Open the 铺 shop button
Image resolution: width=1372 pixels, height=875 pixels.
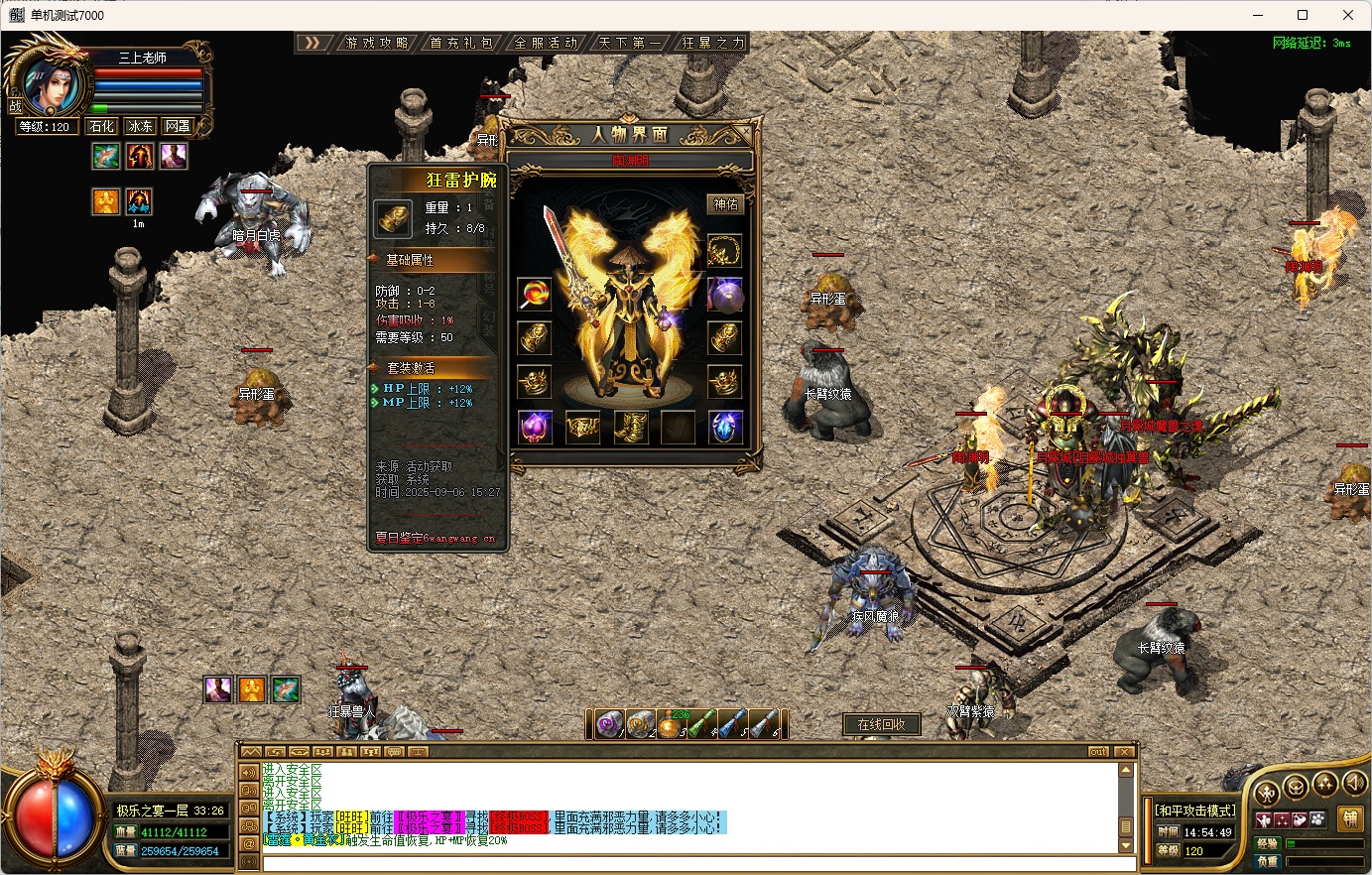[x=1349, y=819]
